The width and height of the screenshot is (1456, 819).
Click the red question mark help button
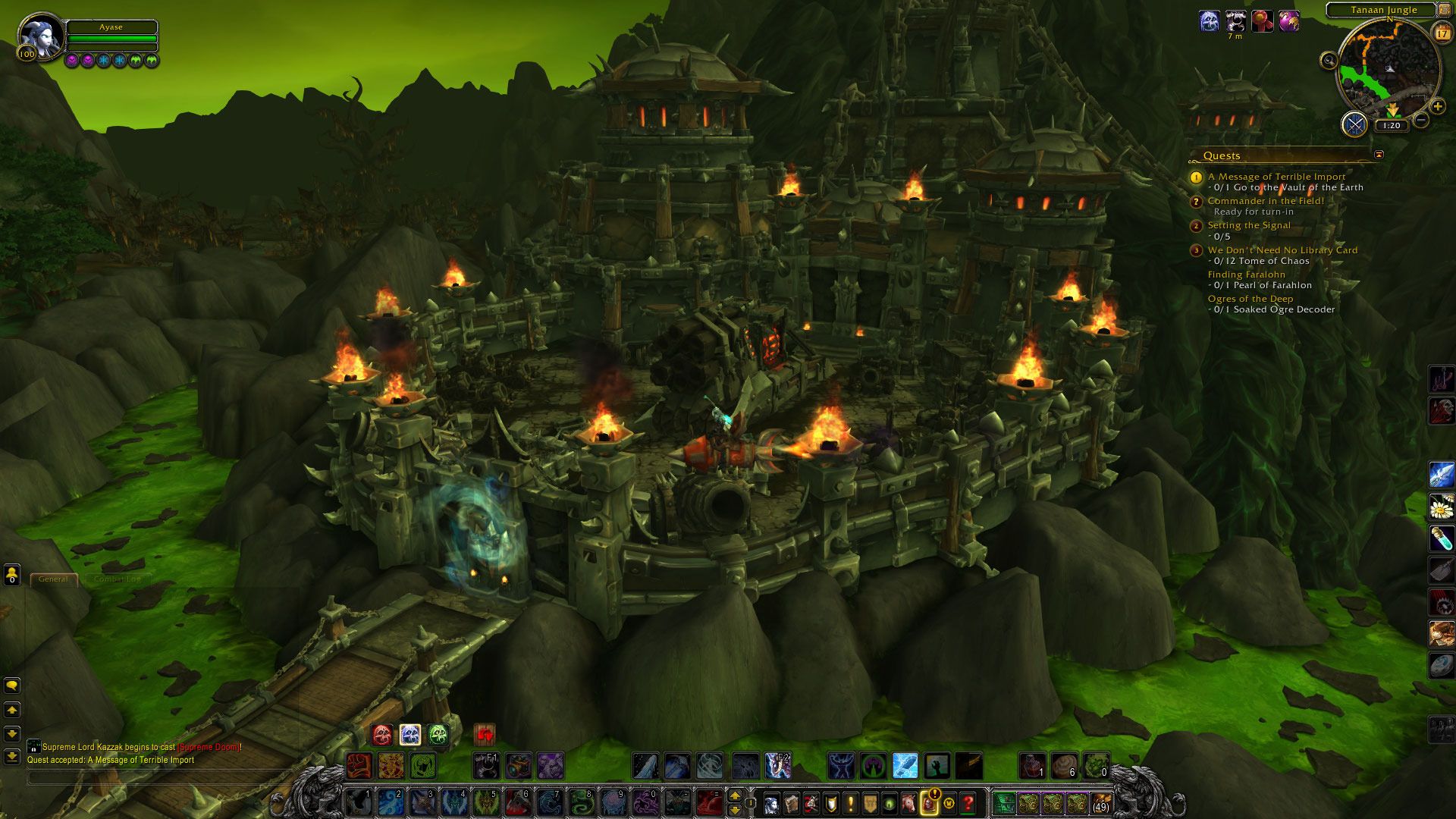pyautogui.click(x=968, y=802)
